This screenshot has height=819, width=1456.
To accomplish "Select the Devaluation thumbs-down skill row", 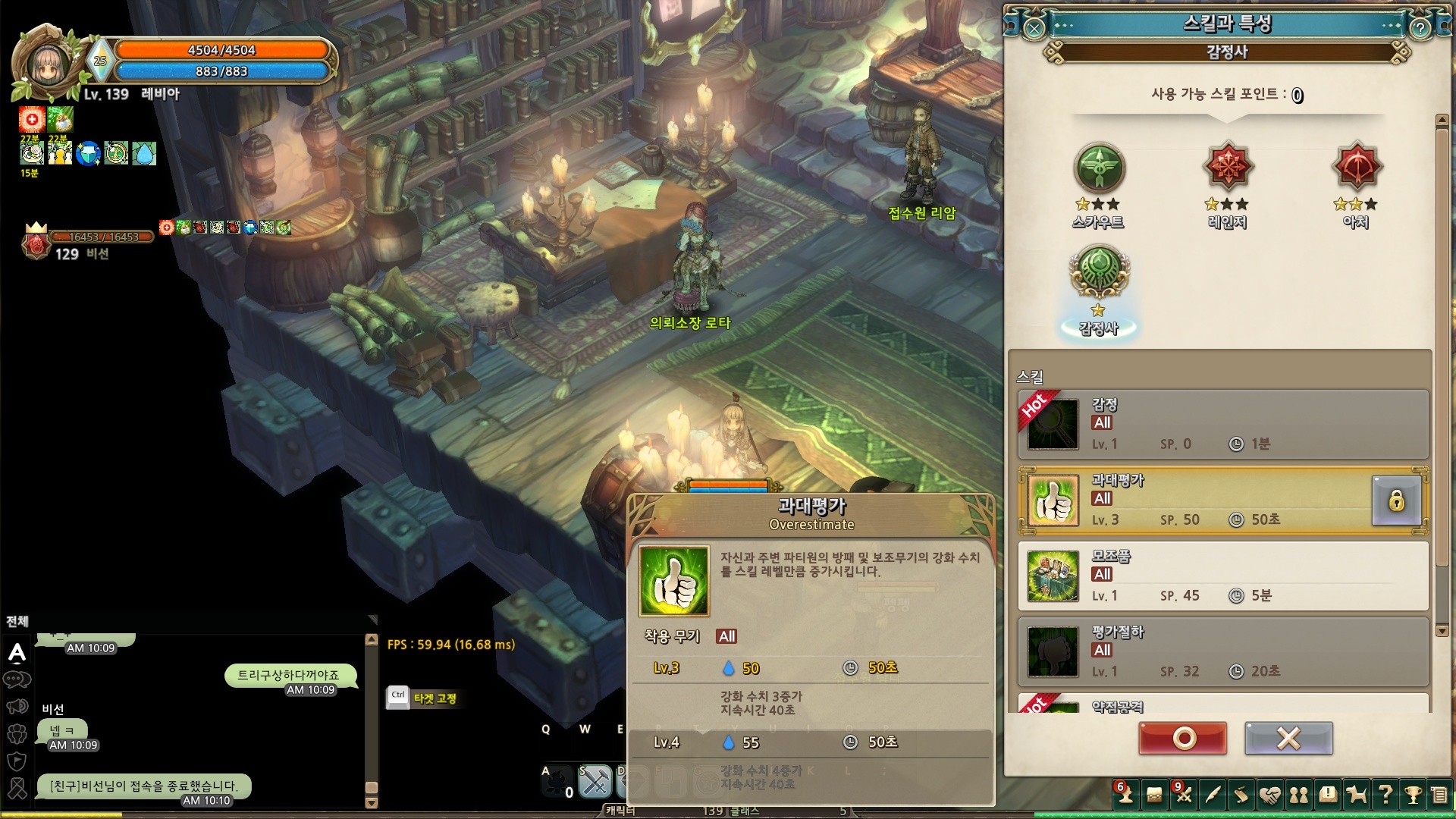I will click(x=1198, y=652).
